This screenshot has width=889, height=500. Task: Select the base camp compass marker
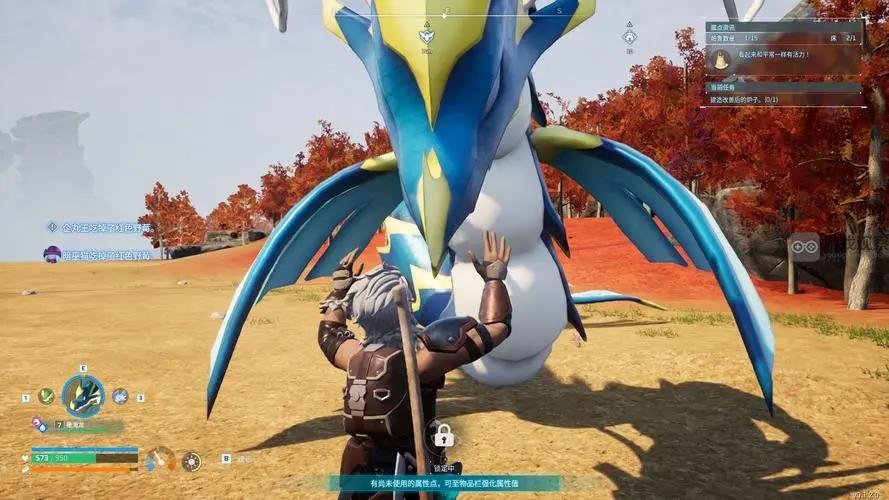click(x=629, y=38)
